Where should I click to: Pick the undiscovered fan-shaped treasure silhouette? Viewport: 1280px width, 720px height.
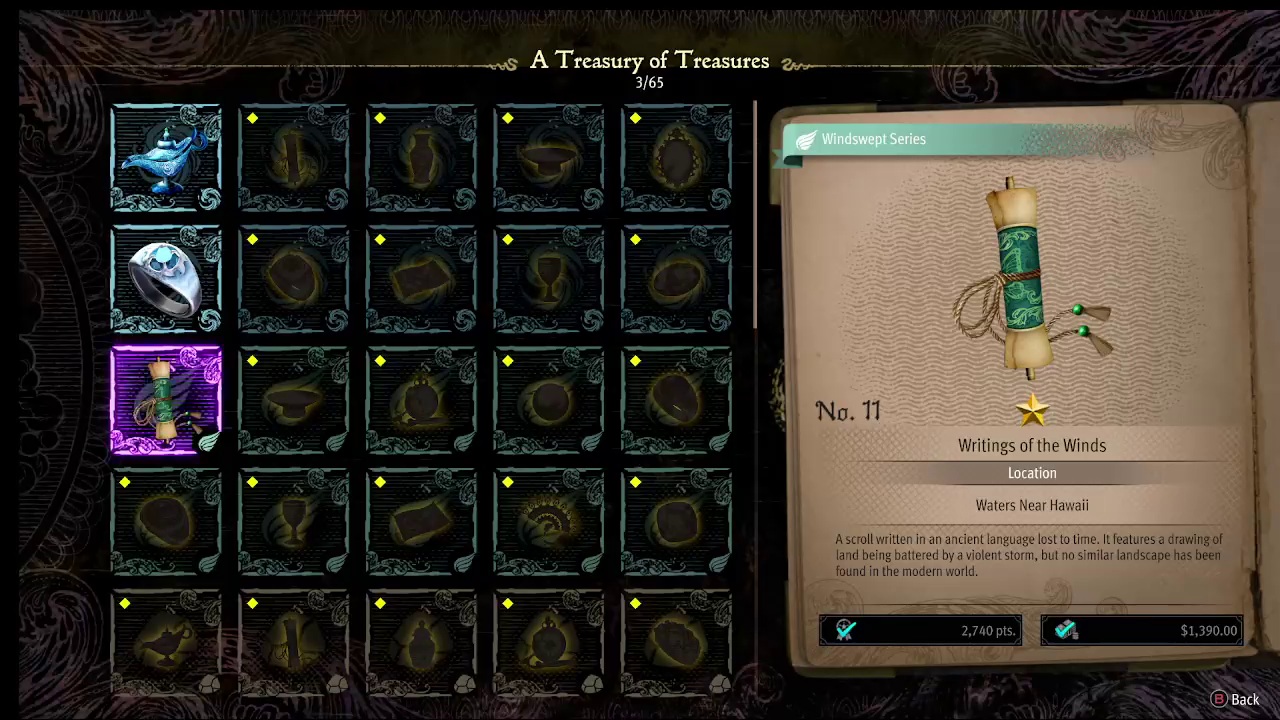click(549, 523)
